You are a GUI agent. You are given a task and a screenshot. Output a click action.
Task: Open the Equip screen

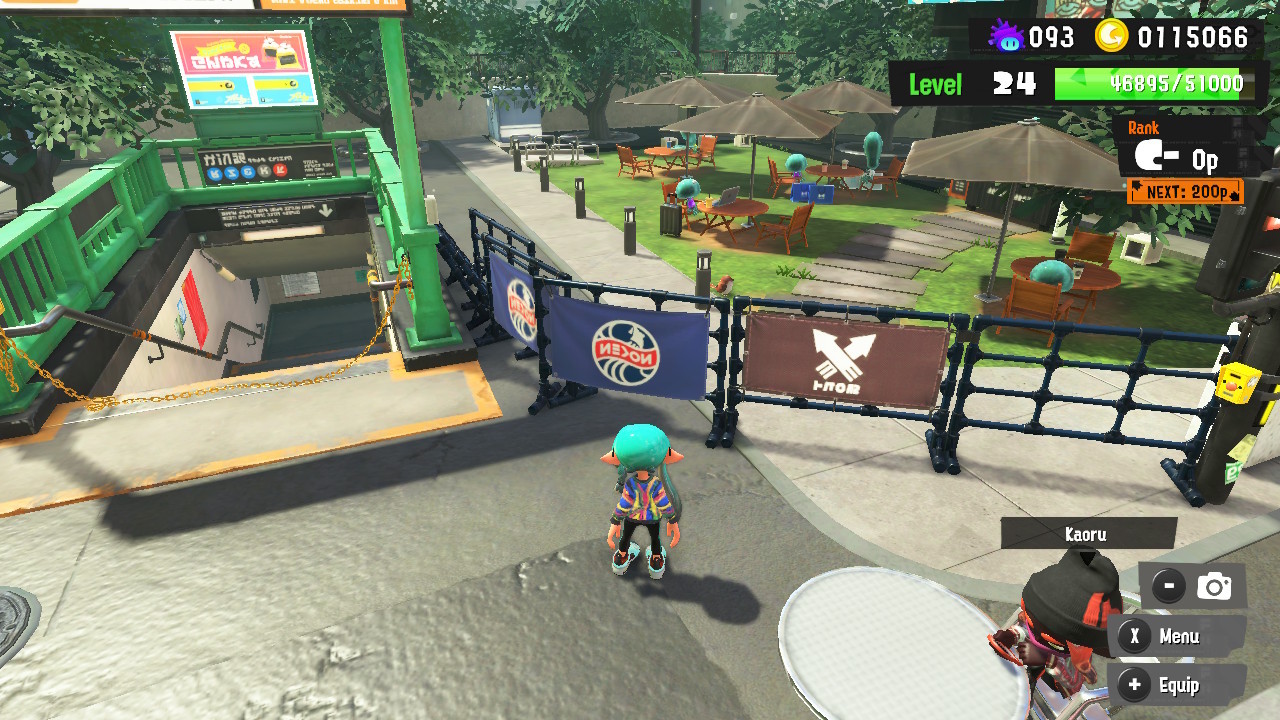(x=1176, y=685)
